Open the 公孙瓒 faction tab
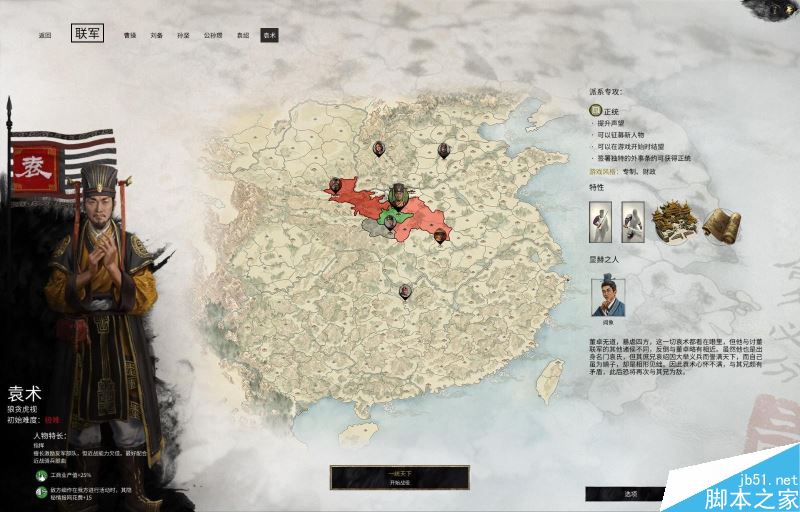The height and width of the screenshot is (512, 800). pyautogui.click(x=213, y=35)
